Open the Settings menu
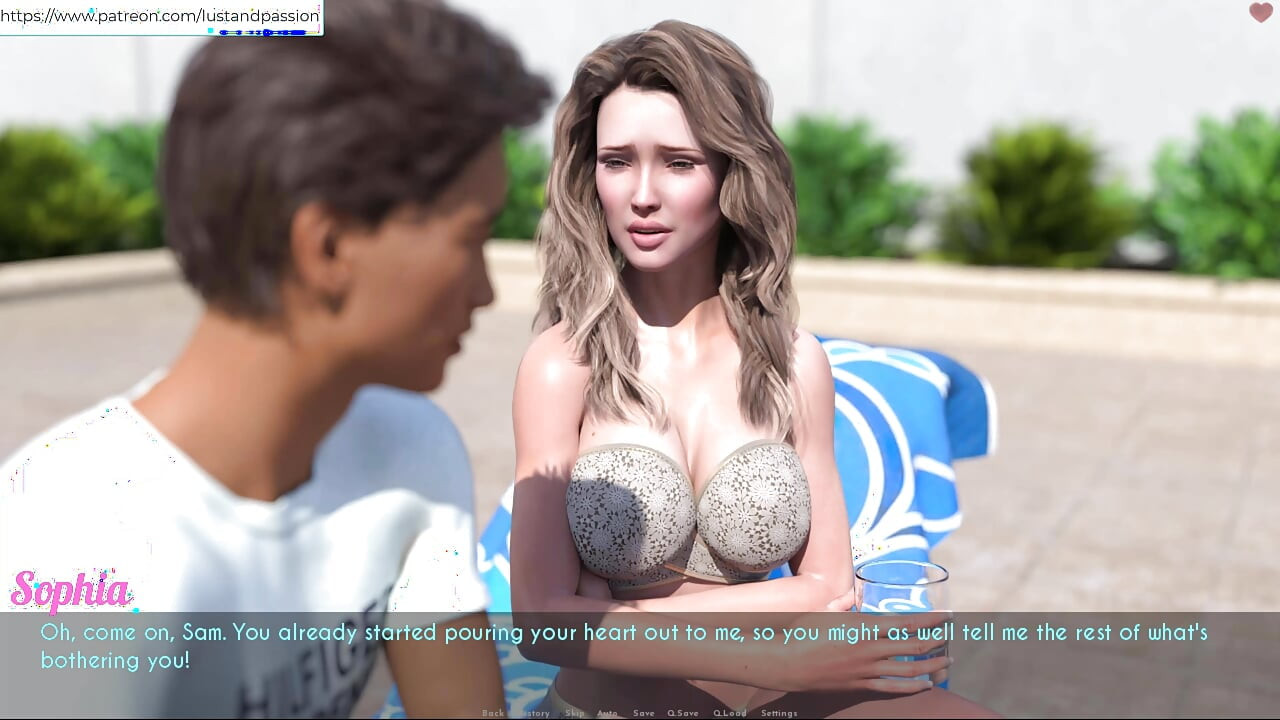 [779, 713]
